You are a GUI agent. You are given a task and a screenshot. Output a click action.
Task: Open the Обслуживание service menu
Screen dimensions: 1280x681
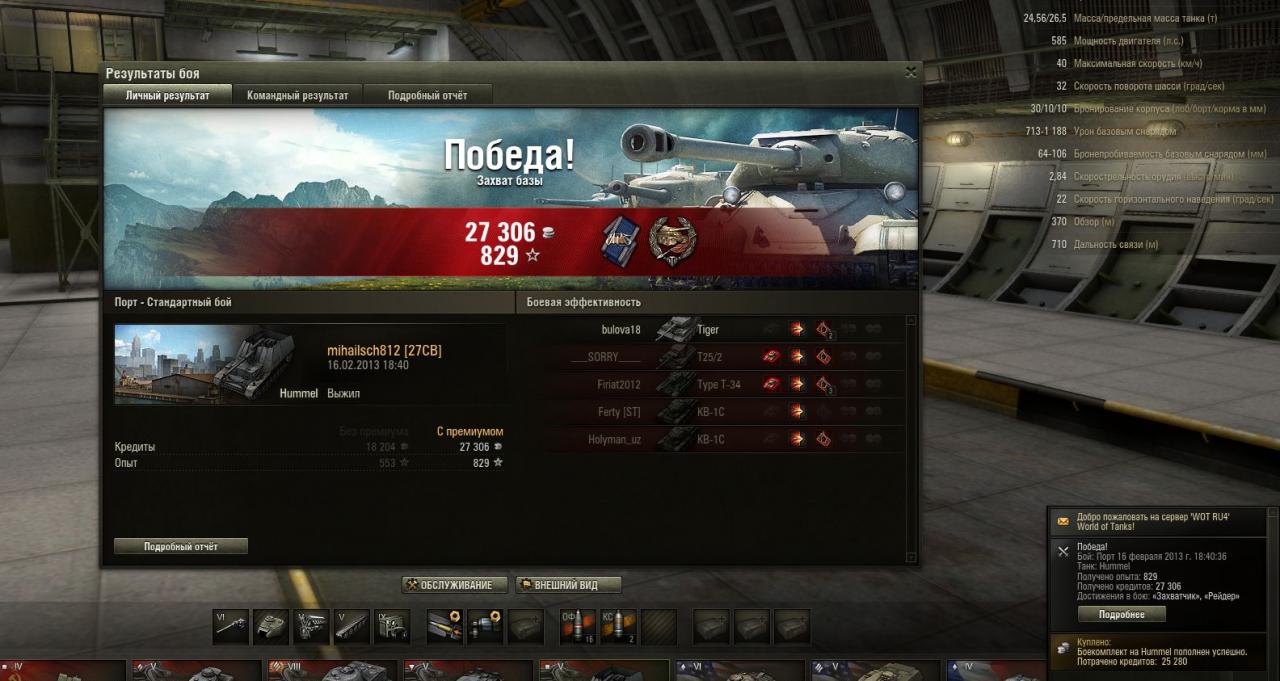(x=455, y=585)
